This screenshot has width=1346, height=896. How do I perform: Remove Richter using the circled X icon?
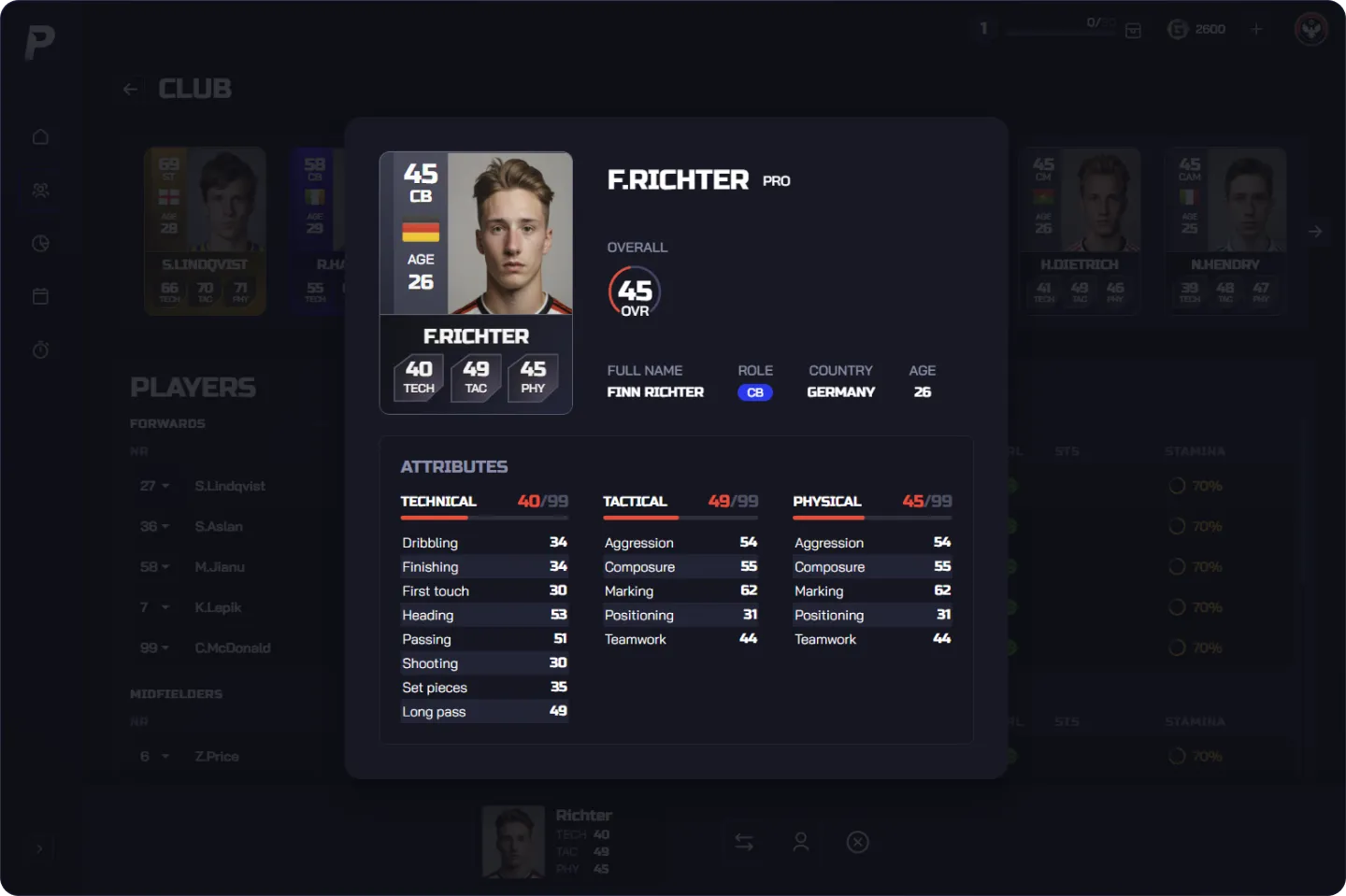[x=857, y=842]
